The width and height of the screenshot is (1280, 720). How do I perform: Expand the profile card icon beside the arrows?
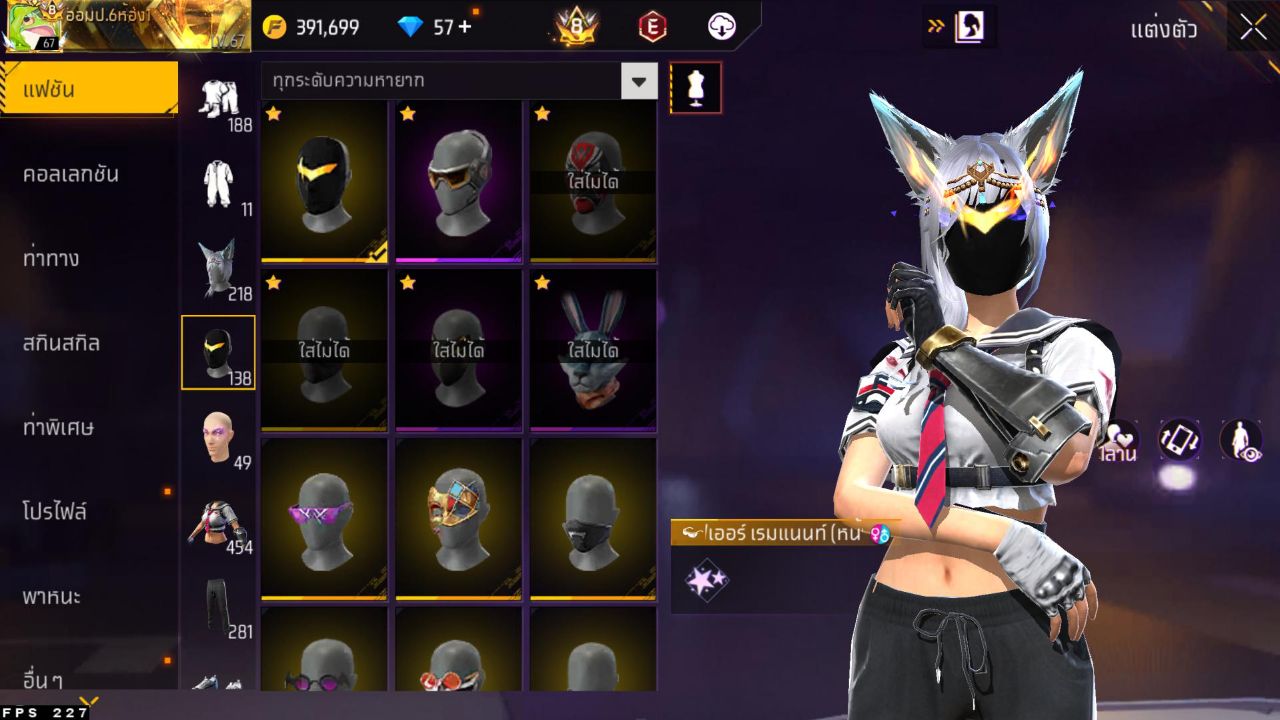point(969,27)
